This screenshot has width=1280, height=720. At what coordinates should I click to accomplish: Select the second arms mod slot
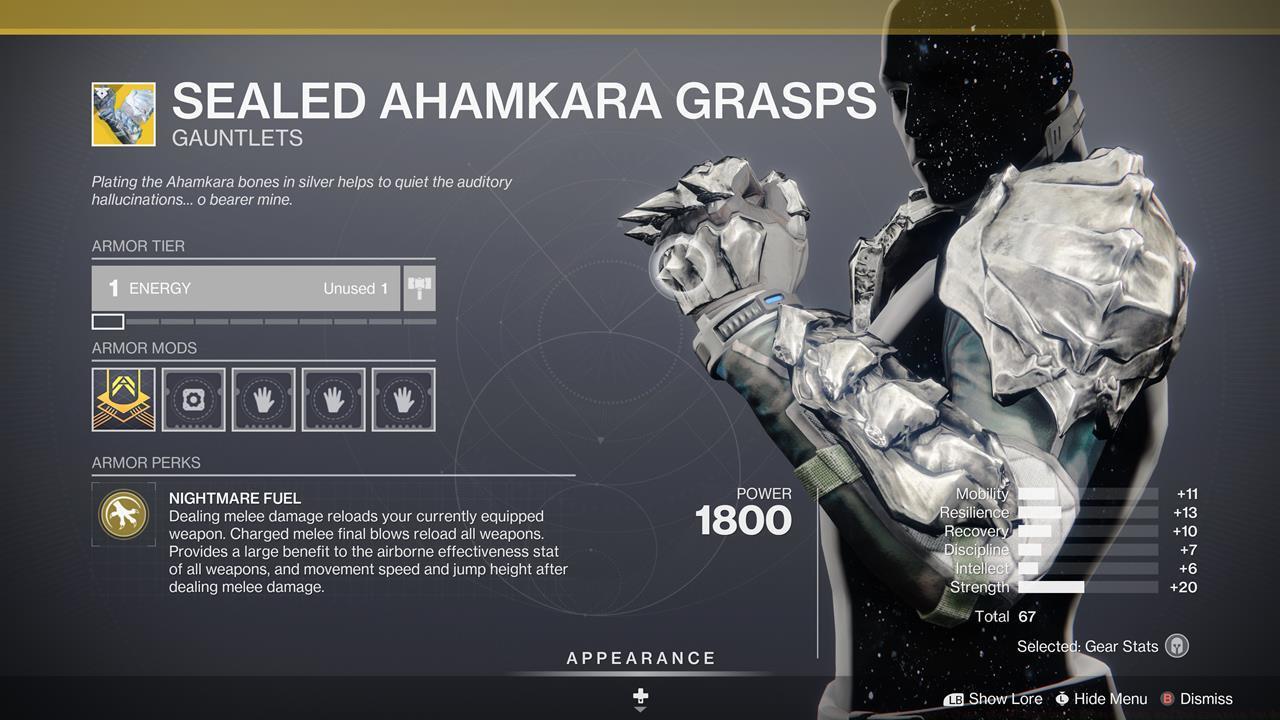[333, 398]
